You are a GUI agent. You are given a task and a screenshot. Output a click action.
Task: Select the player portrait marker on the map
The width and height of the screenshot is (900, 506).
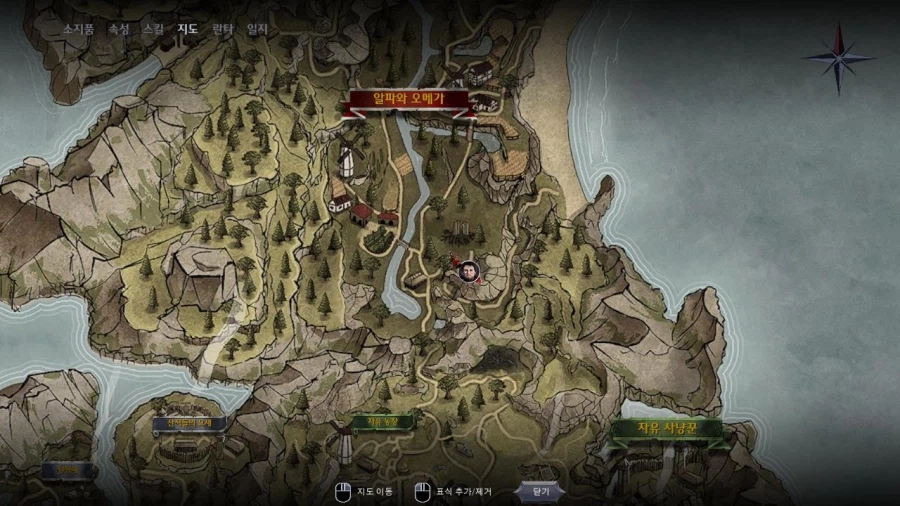[x=467, y=270]
